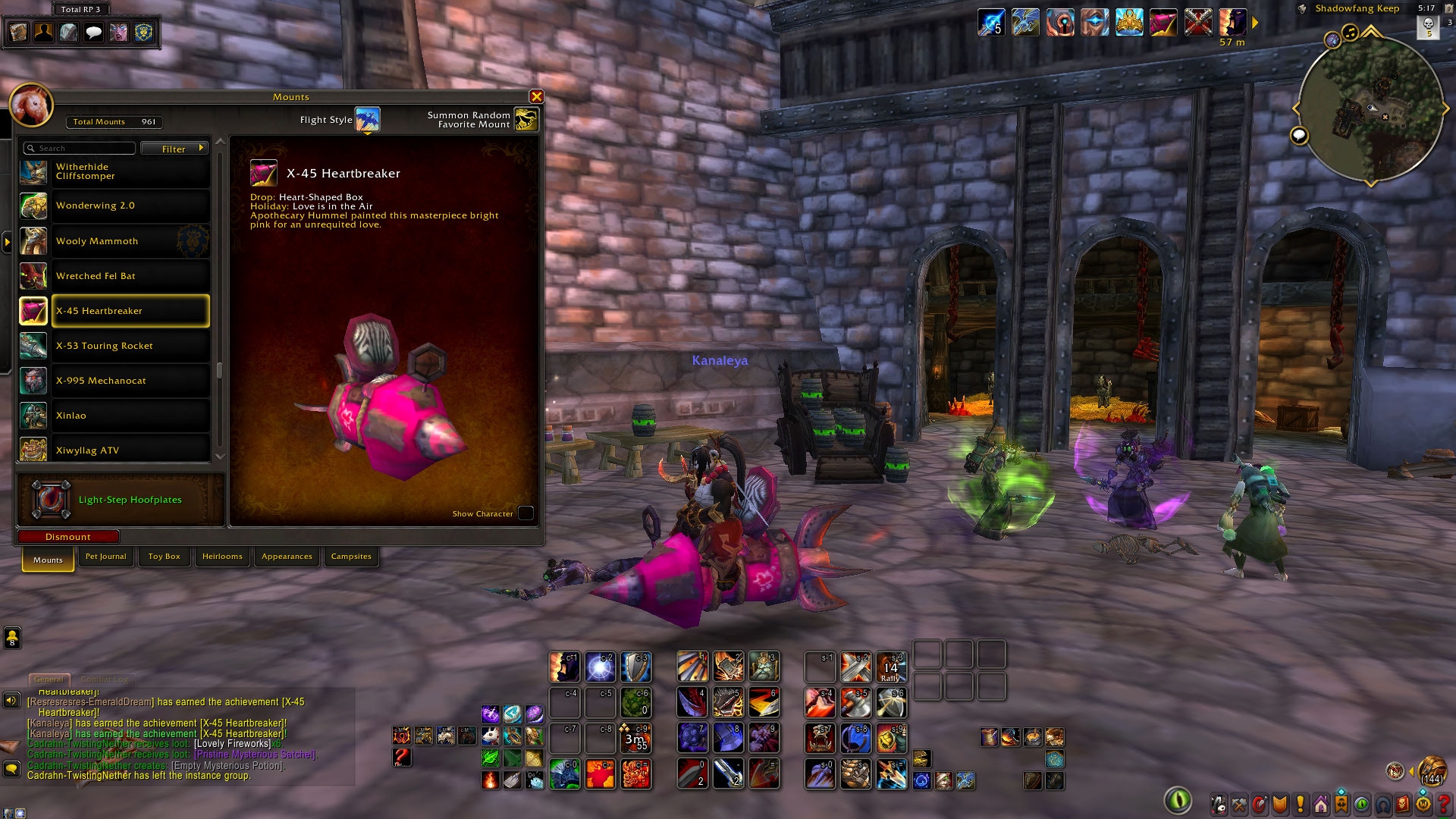The image size is (1456, 819).
Task: Click the Light-Step Hoofplates mount equipment slot
Action: (x=51, y=500)
